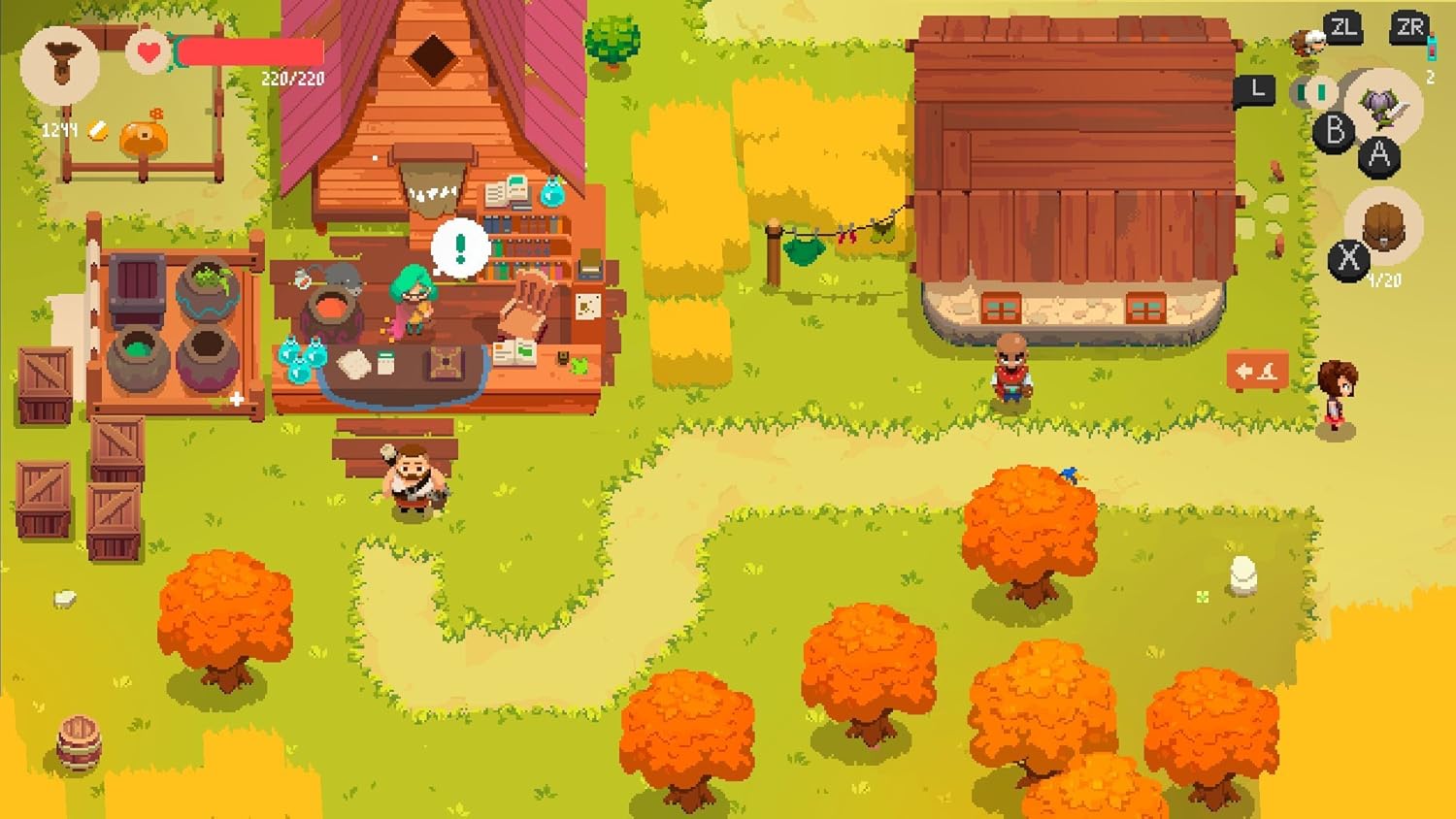Viewport: 1456px width, 819px height.
Task: Click the red health bar
Action: [248, 52]
